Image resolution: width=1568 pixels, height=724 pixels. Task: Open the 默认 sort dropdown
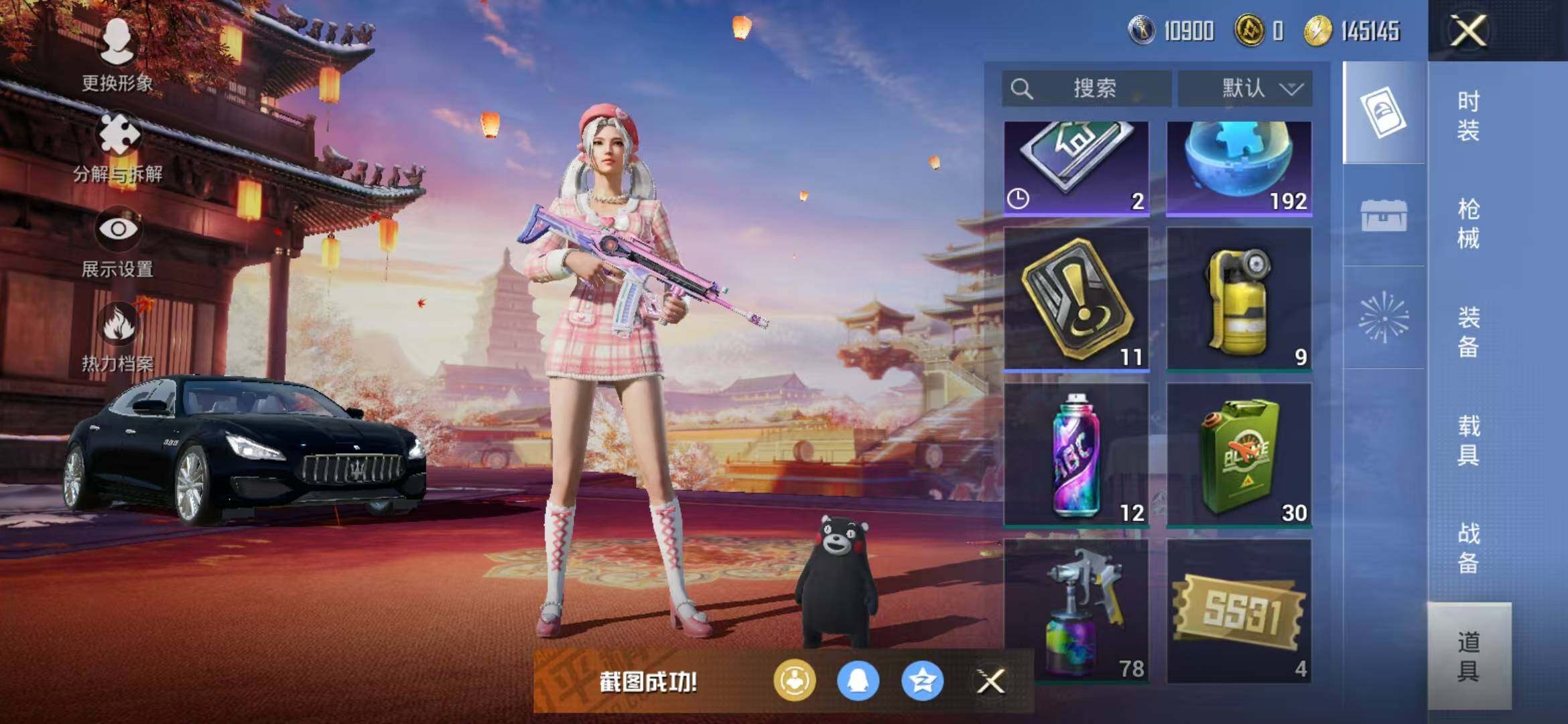[1245, 88]
